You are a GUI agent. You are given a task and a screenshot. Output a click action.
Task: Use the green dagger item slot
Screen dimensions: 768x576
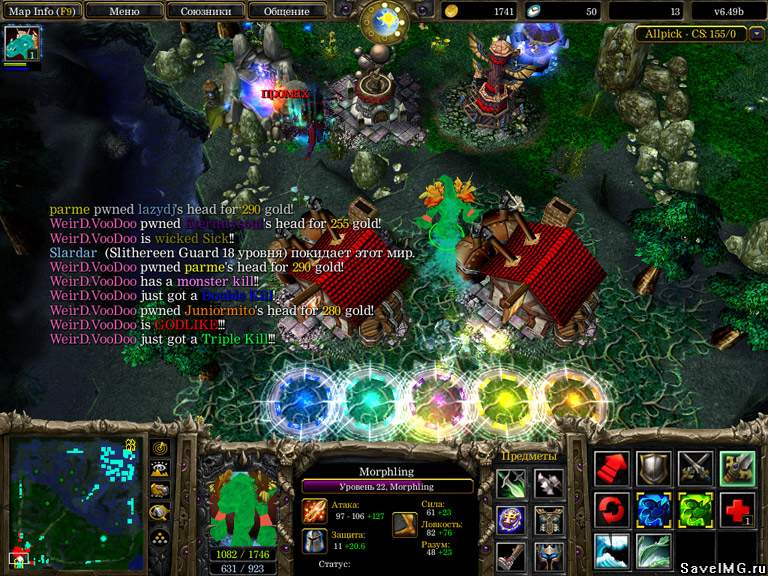[510, 484]
